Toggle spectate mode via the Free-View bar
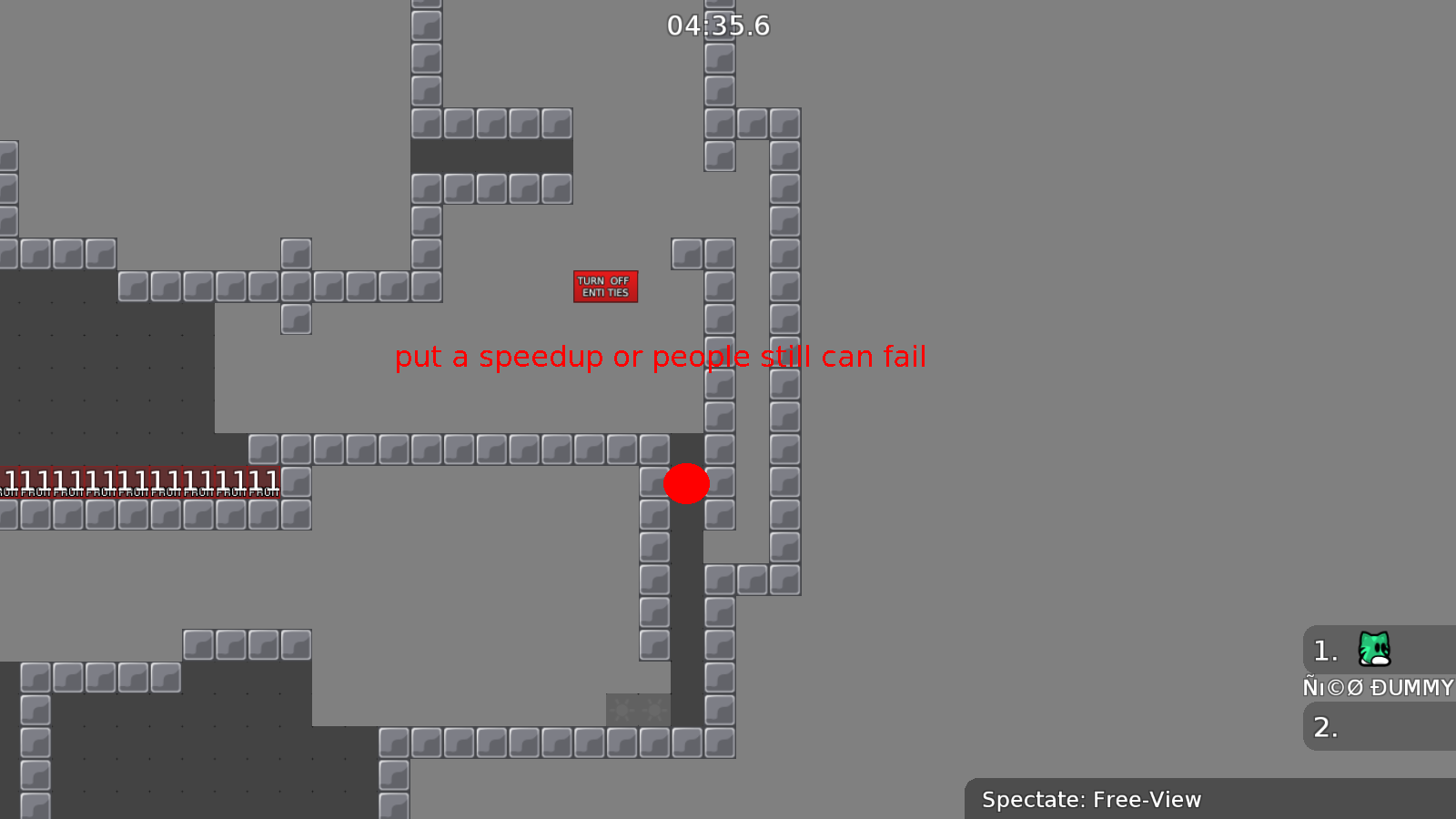The height and width of the screenshot is (819, 1456). pos(1091,800)
